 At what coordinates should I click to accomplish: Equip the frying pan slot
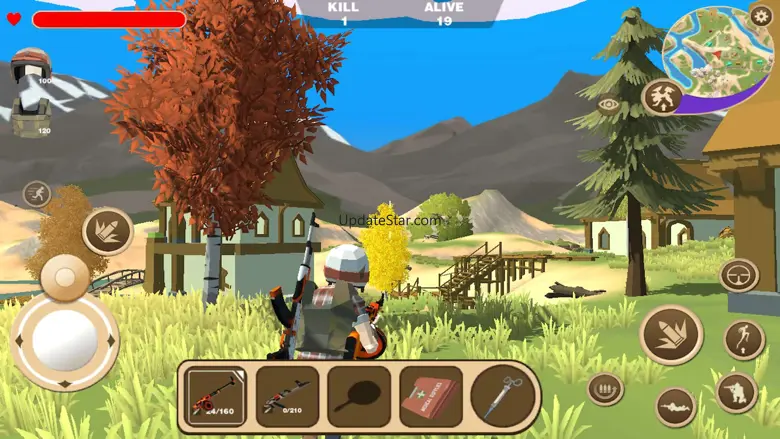pyautogui.click(x=359, y=397)
